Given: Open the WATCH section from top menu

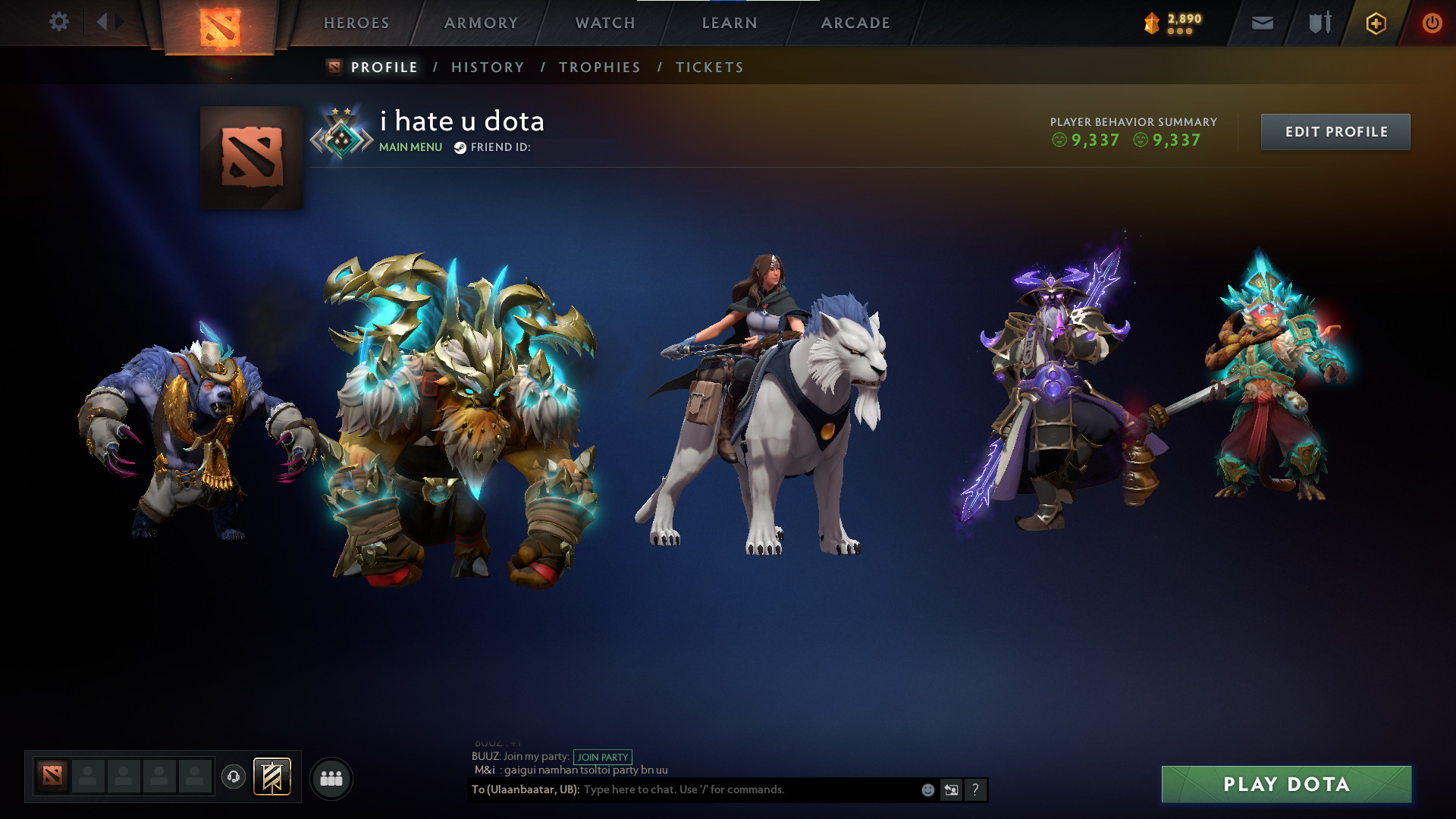Looking at the screenshot, I should coord(604,23).
